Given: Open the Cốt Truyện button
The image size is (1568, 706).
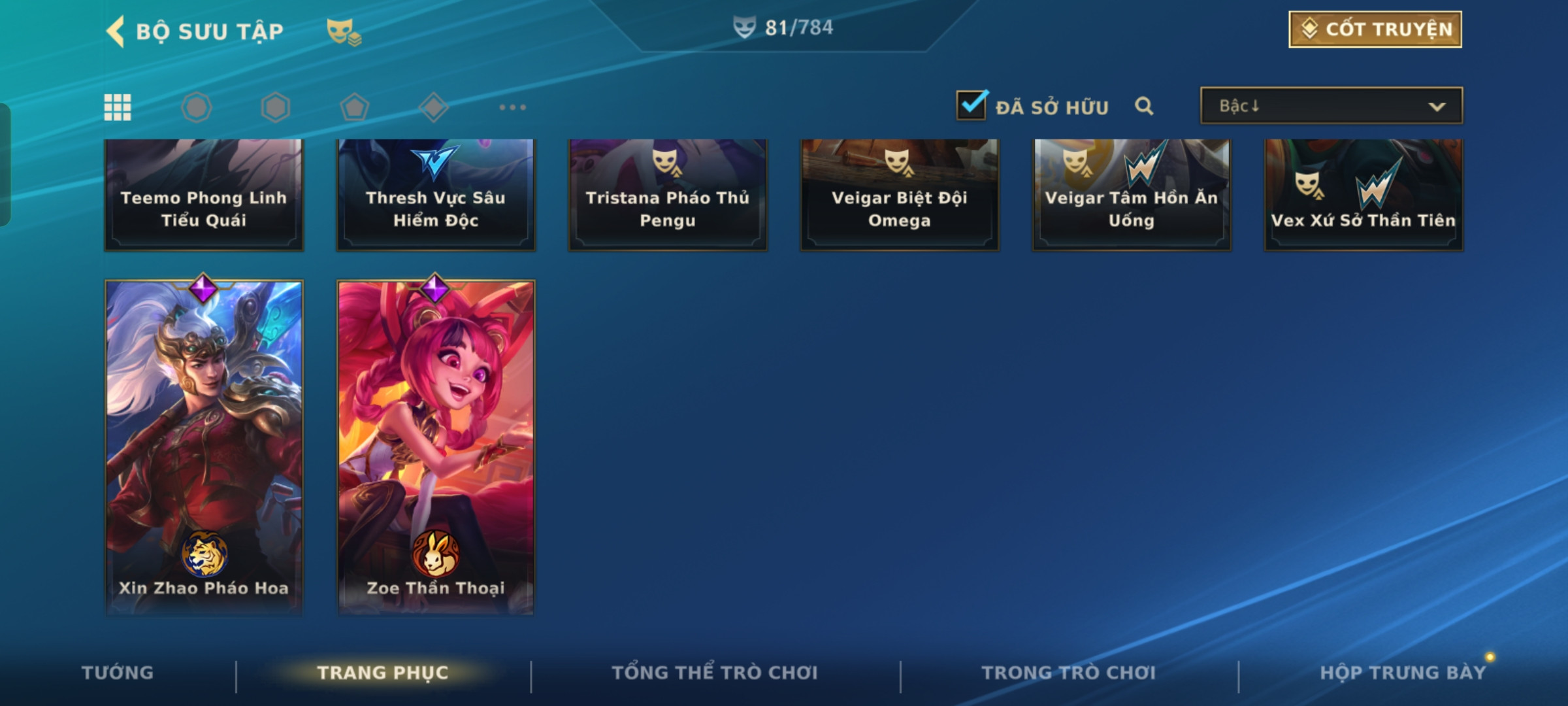Looking at the screenshot, I should (1375, 29).
